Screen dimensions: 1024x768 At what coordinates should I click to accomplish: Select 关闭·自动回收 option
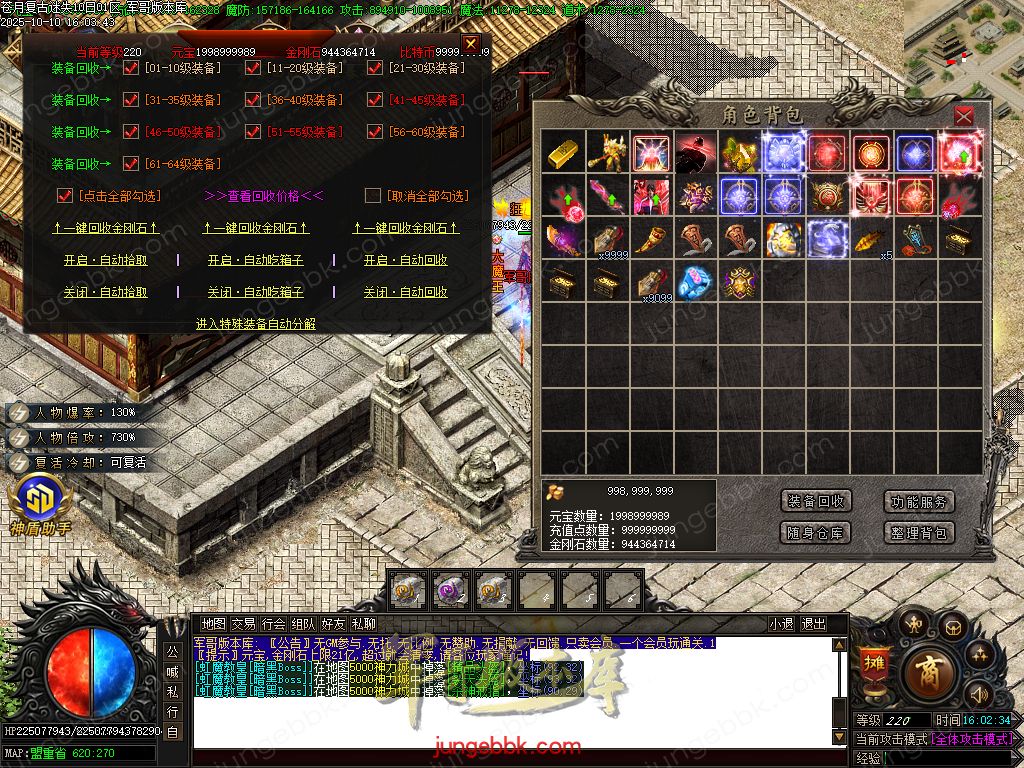[405, 292]
